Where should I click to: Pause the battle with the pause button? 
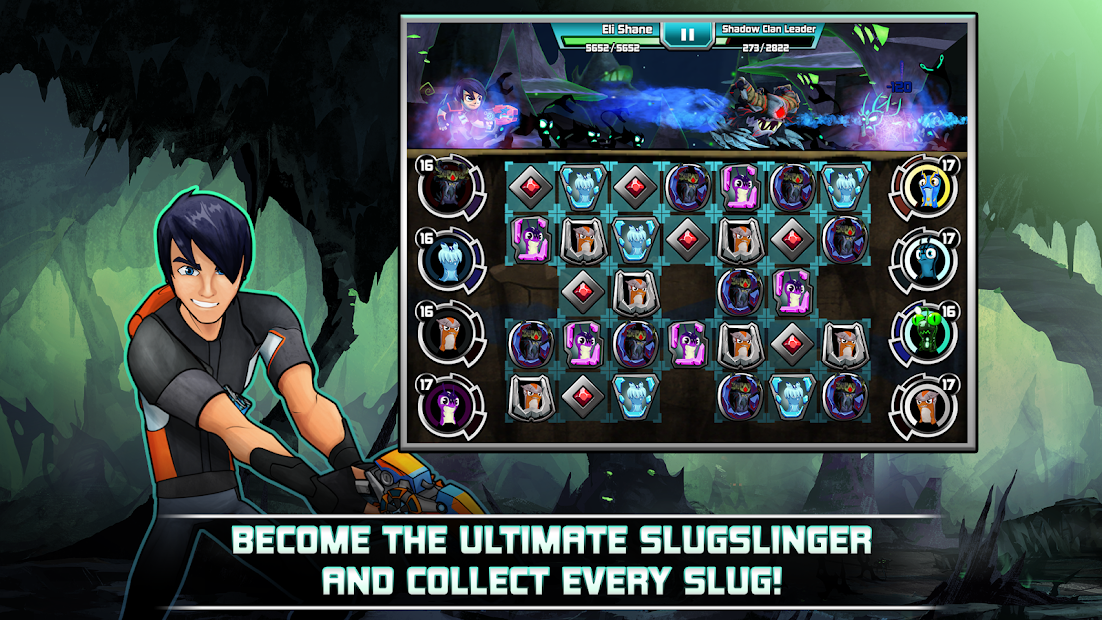687,34
